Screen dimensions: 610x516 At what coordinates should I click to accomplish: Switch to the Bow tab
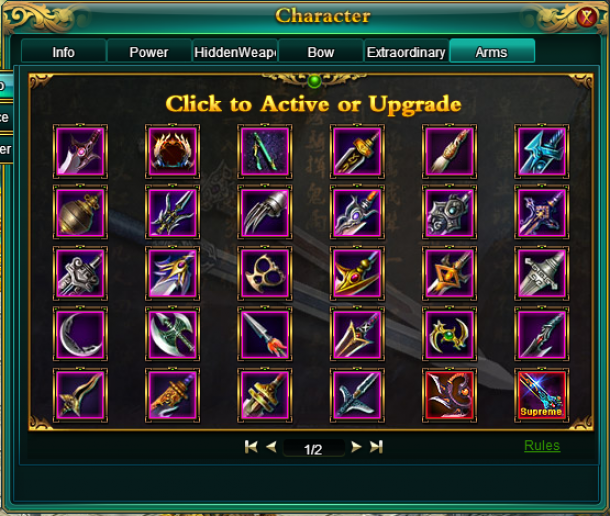(x=320, y=52)
